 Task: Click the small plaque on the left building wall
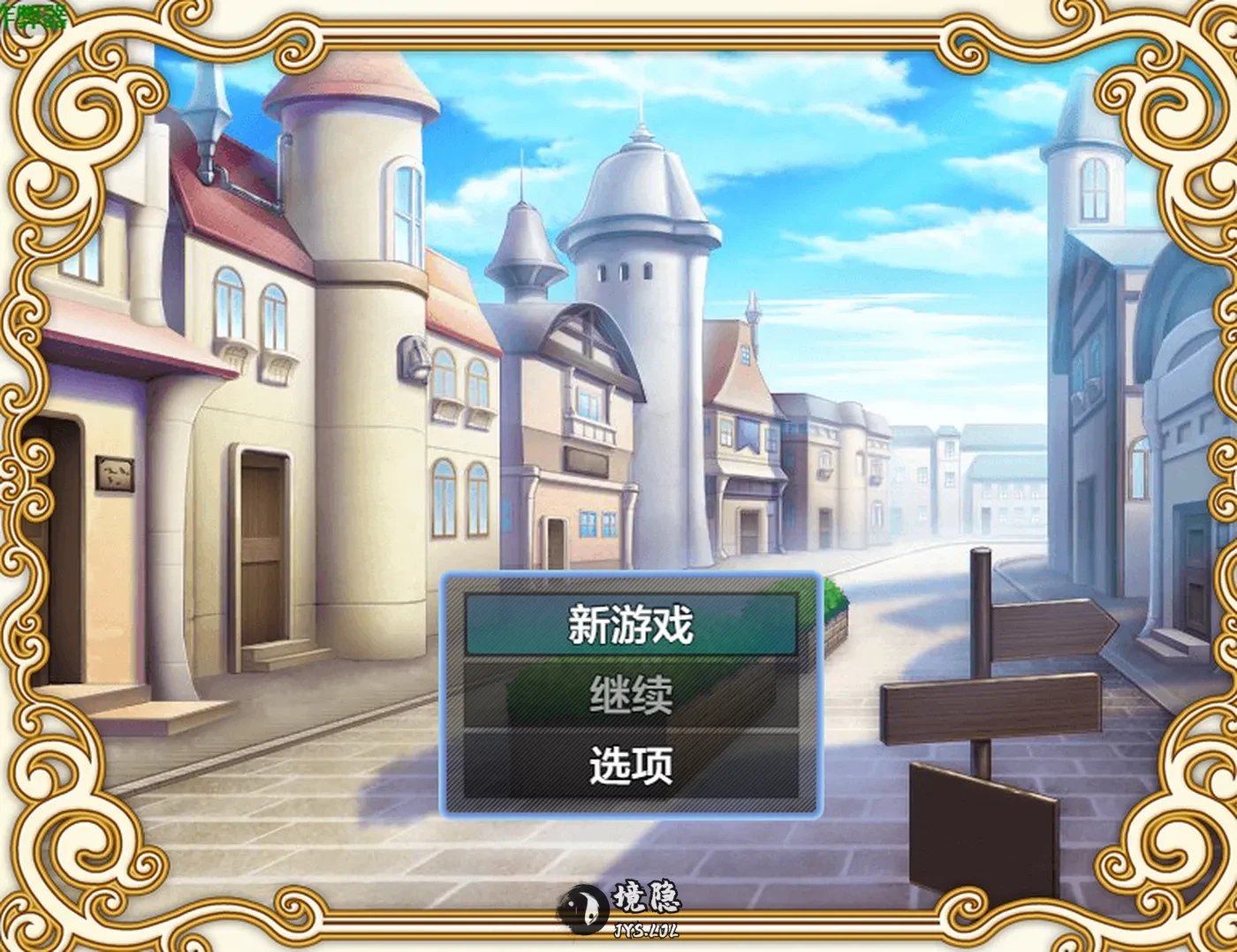pyautogui.click(x=113, y=472)
